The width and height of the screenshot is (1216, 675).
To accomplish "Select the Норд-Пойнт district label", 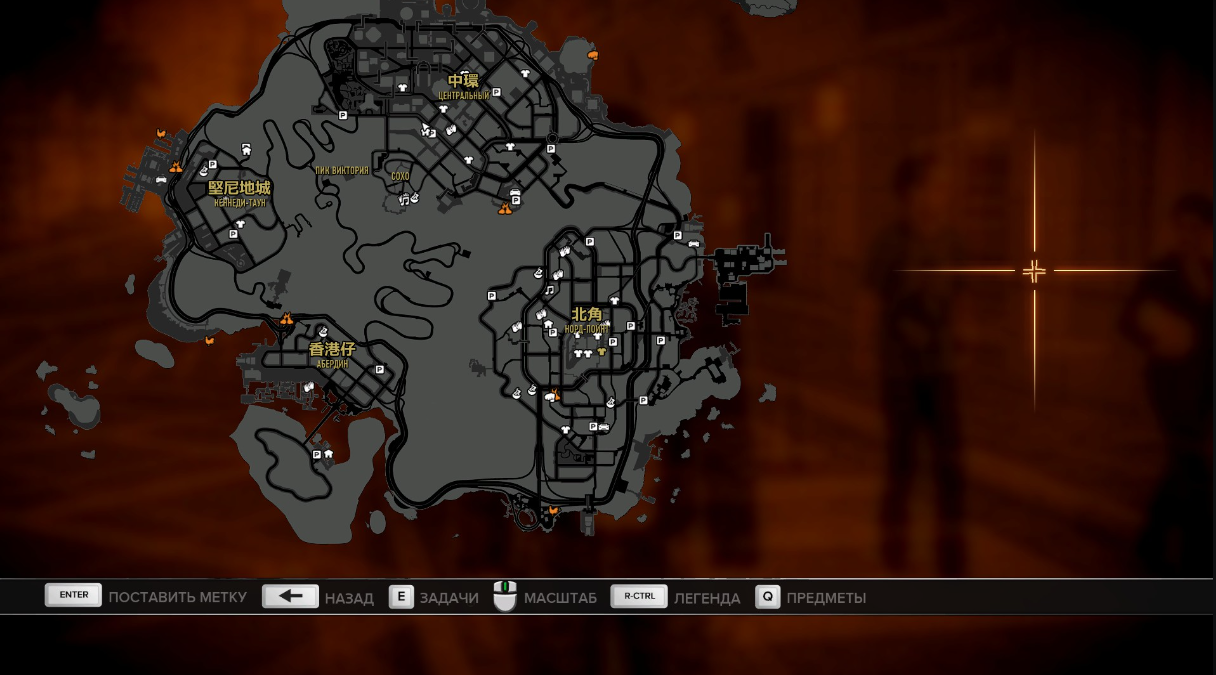I will click(587, 328).
